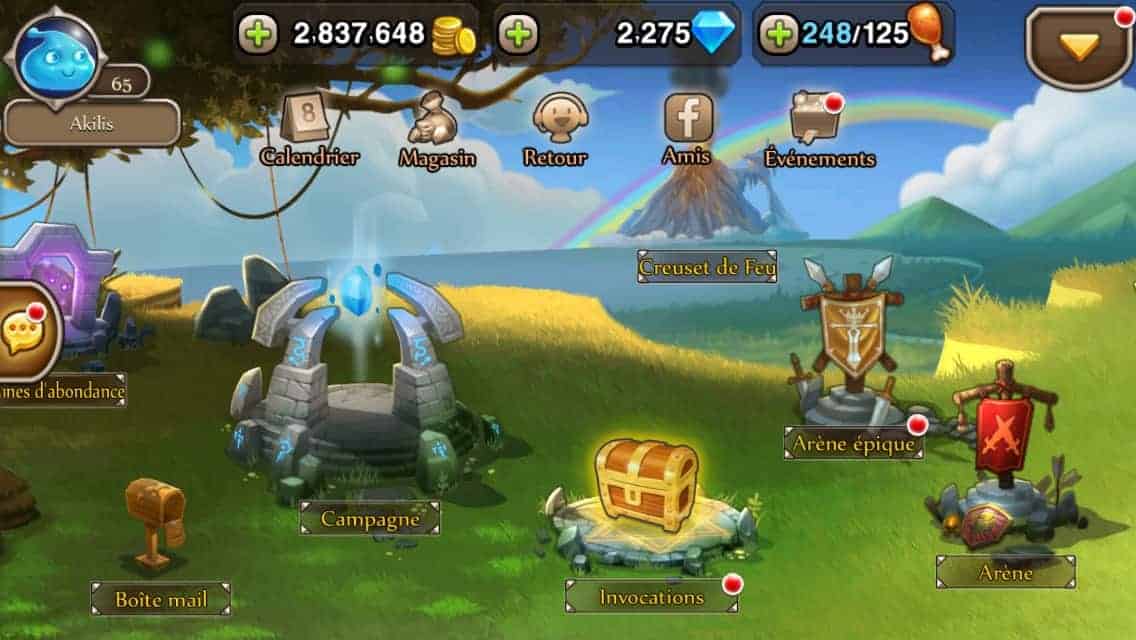Select the Akilis player name plate
The width and height of the screenshot is (1136, 640).
[92, 124]
